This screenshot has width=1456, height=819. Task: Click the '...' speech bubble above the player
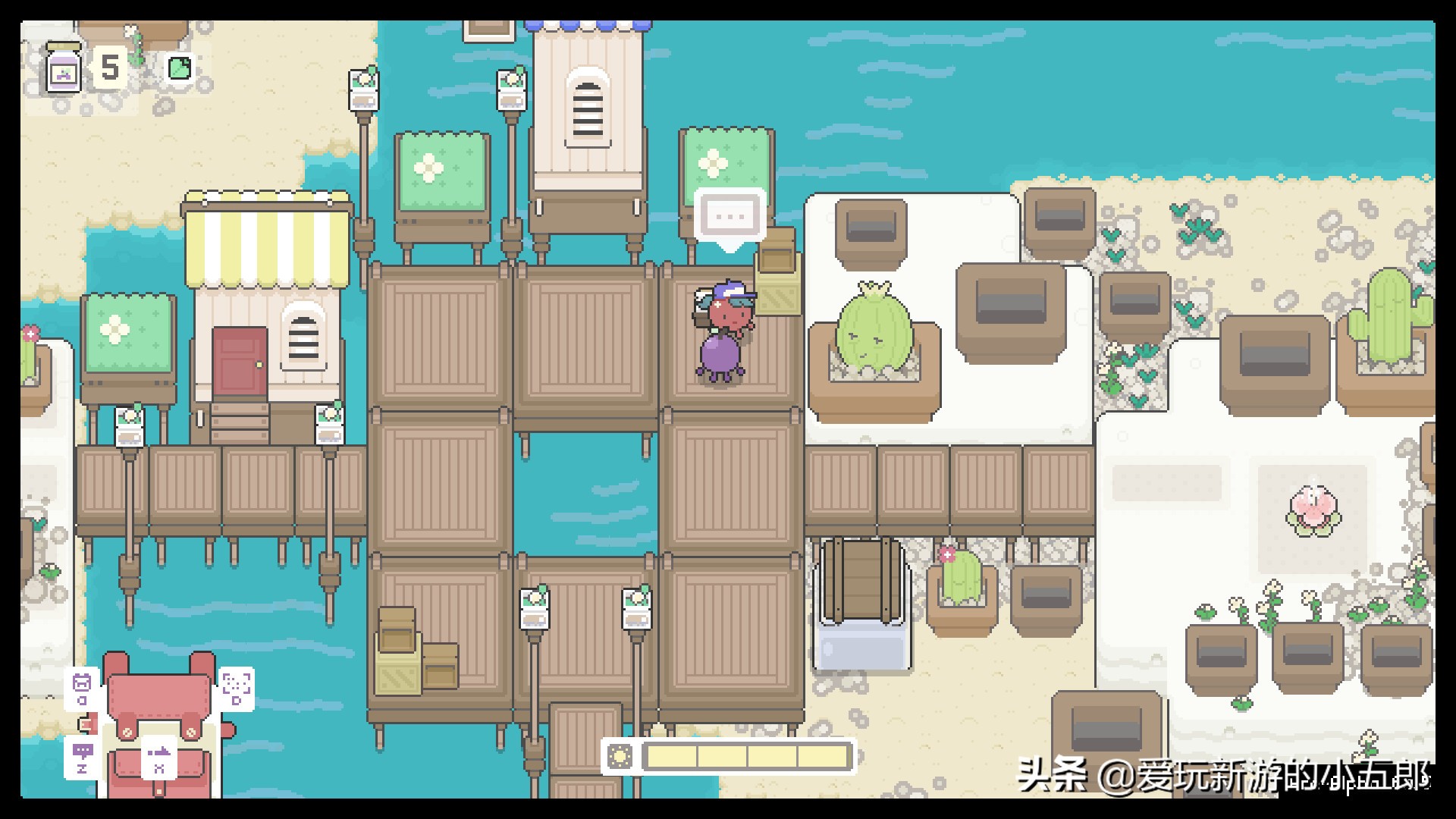click(x=726, y=218)
